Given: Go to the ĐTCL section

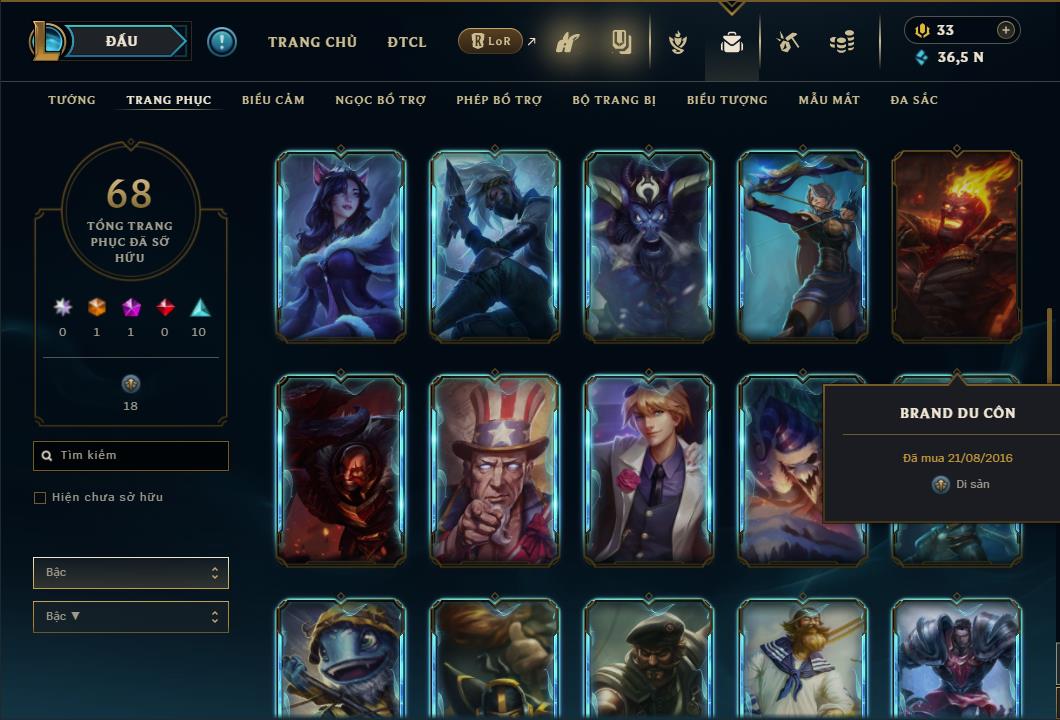Looking at the screenshot, I should point(406,42).
